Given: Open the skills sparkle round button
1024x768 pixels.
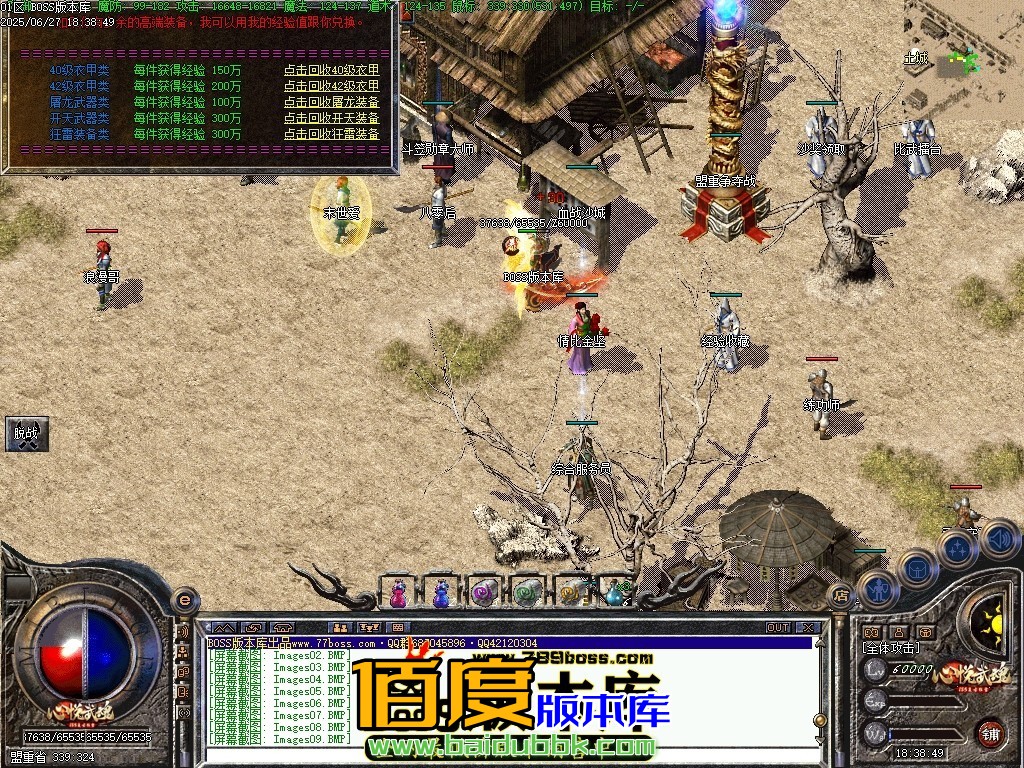Looking at the screenshot, I should [957, 549].
